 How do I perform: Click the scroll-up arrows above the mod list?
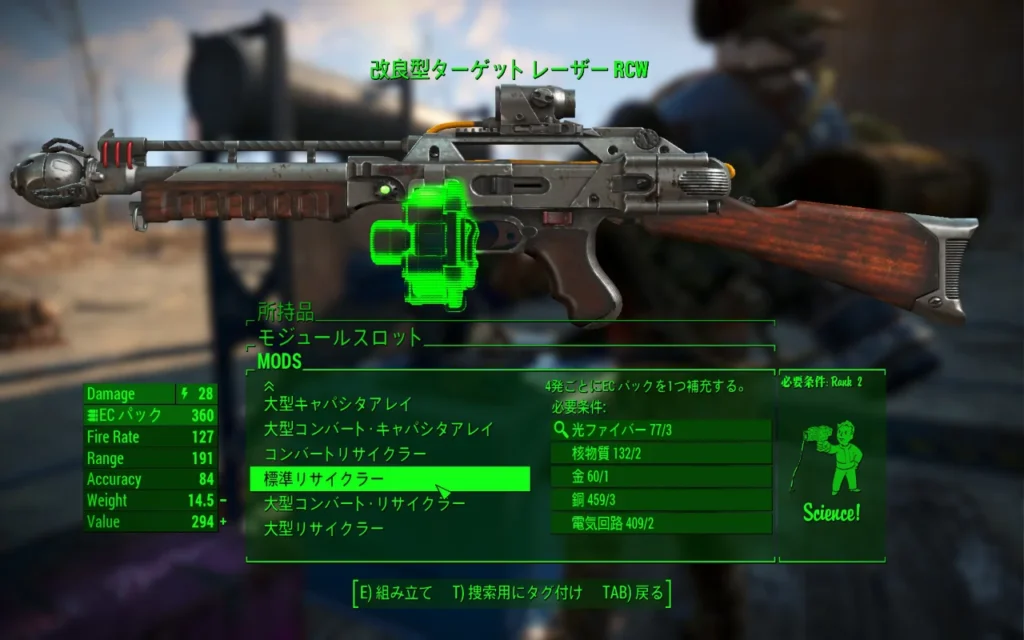pos(268,384)
